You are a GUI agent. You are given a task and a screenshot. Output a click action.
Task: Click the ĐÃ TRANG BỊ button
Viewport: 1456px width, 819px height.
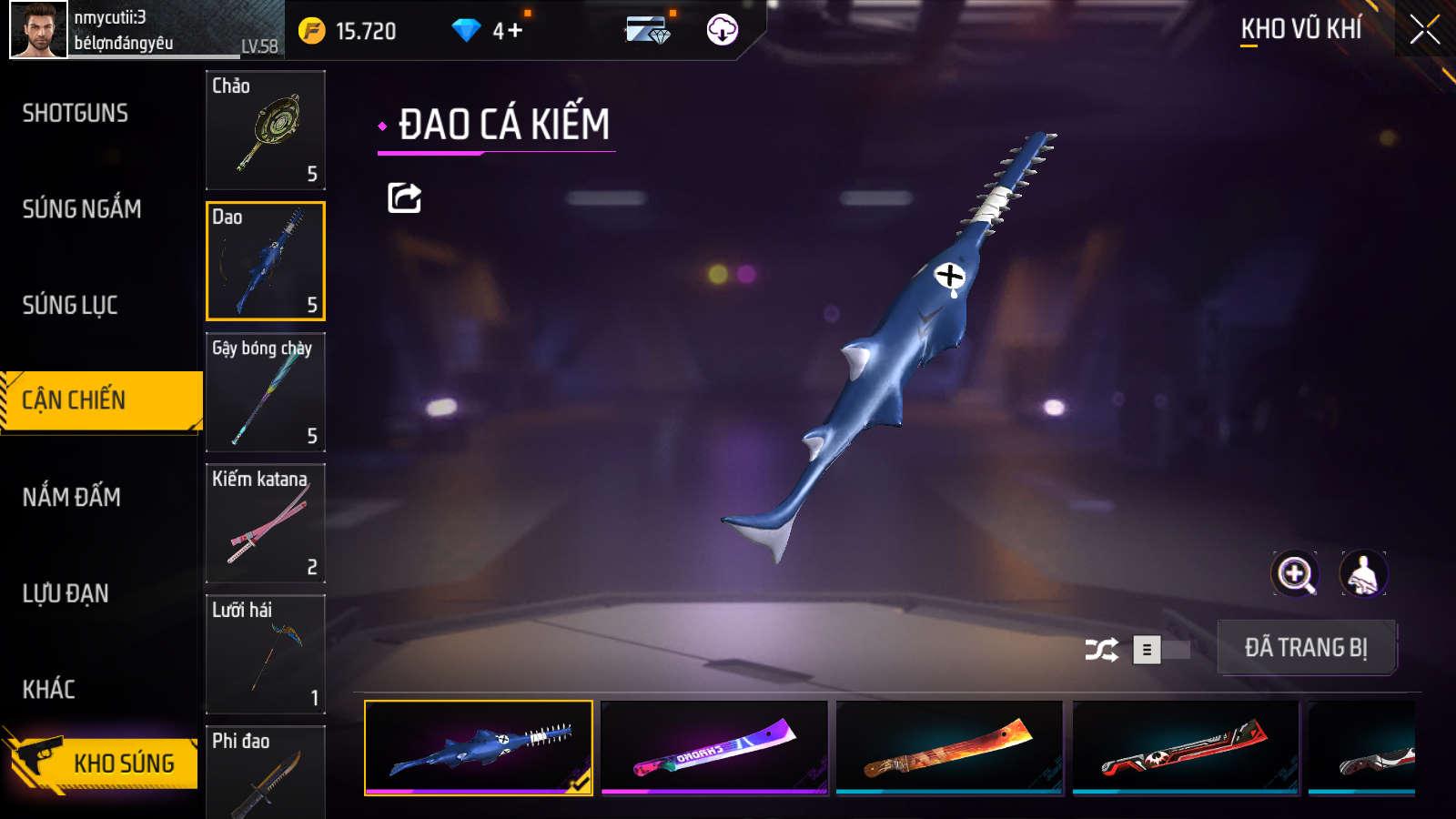1306,648
